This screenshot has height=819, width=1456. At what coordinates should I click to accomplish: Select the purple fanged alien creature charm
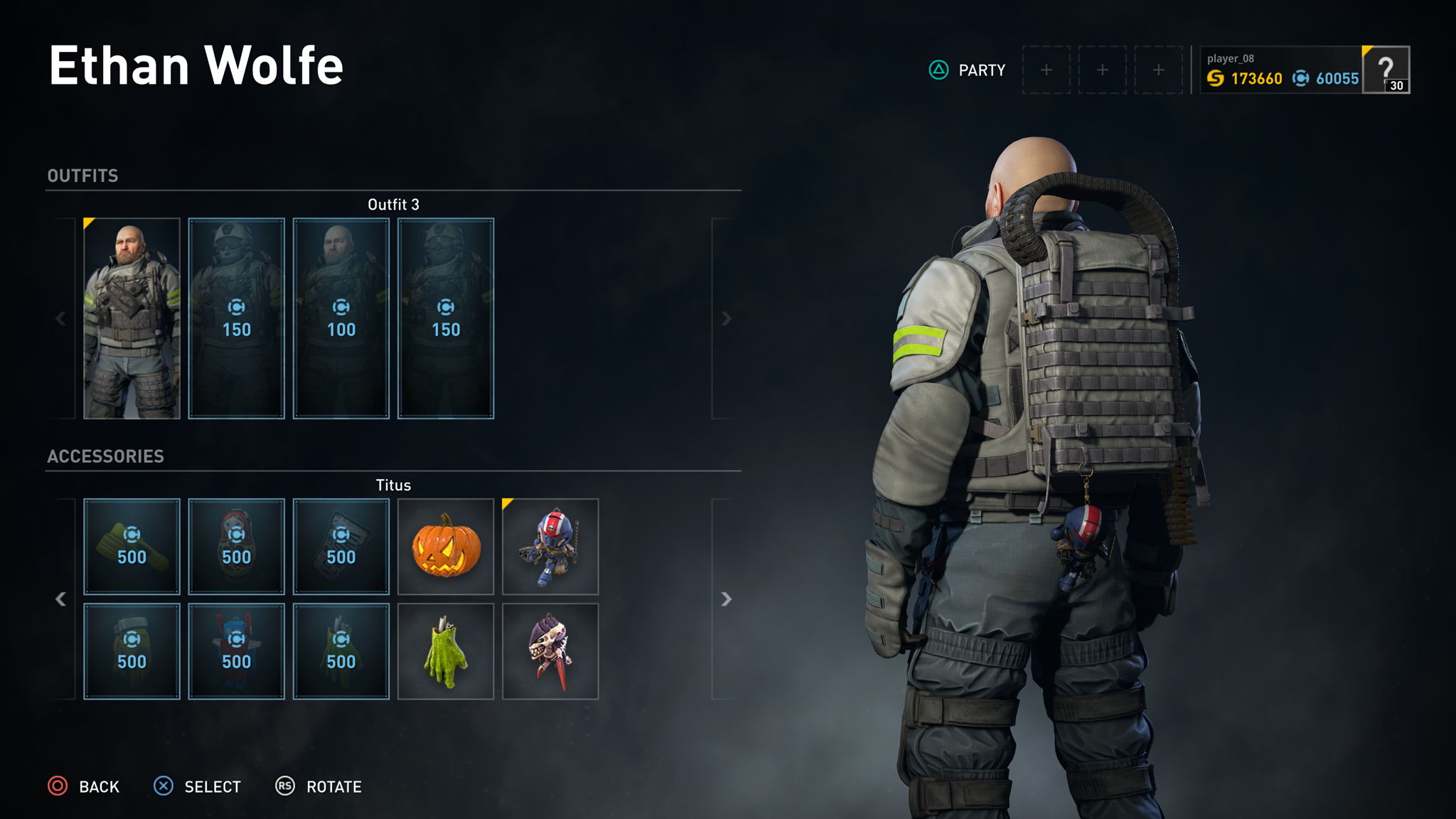click(x=550, y=651)
